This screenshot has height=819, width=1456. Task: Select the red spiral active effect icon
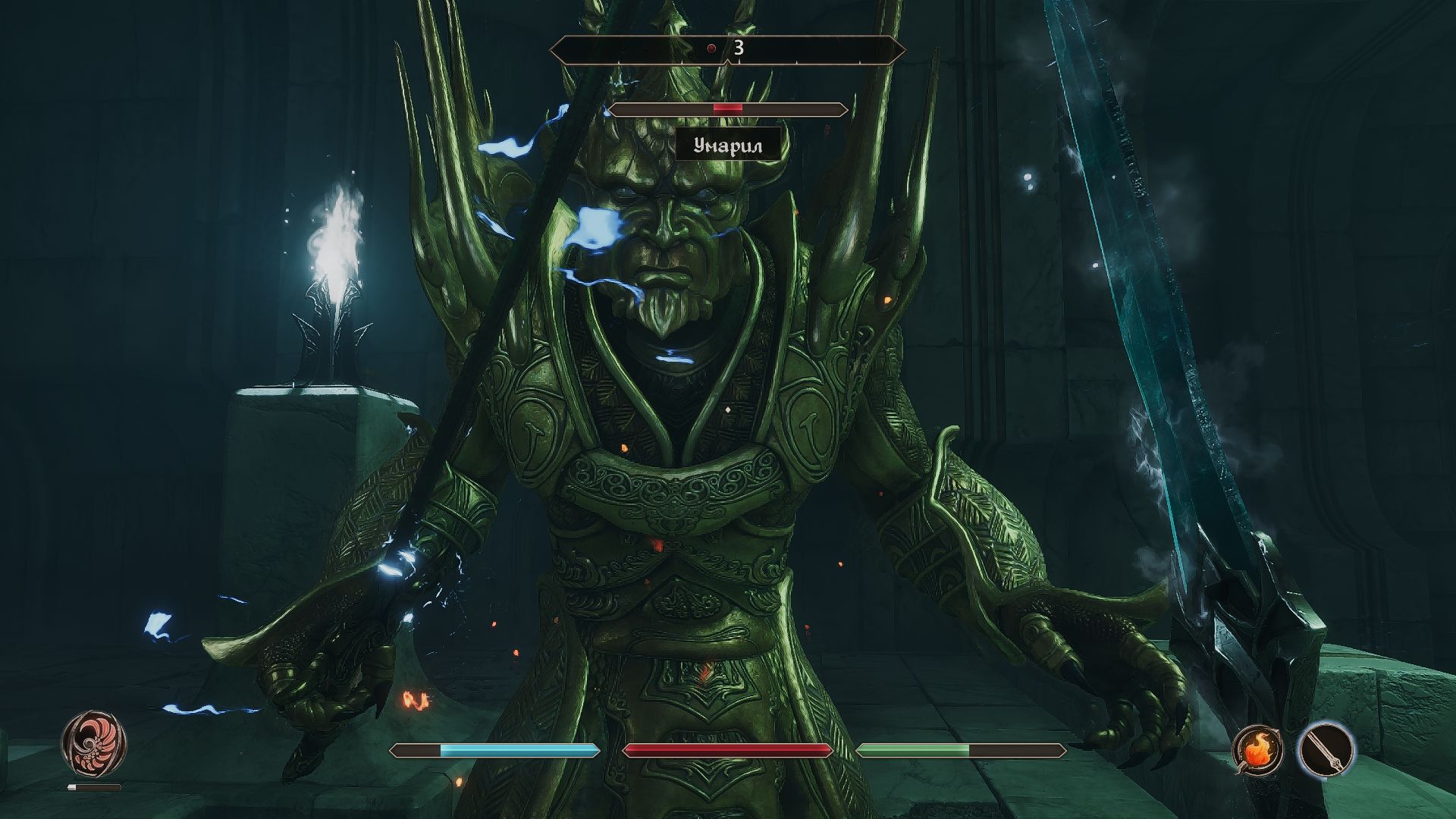tap(94, 741)
